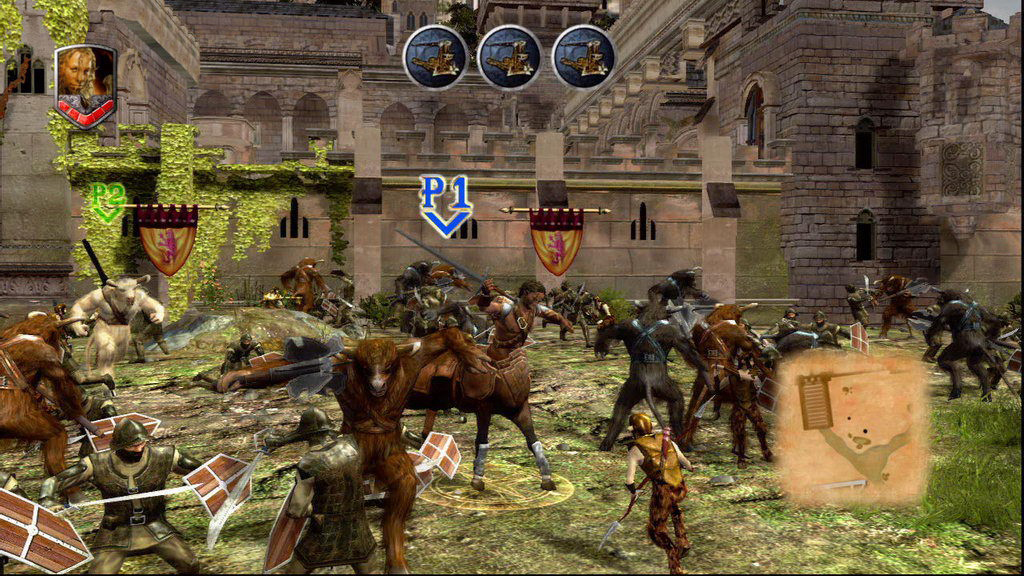Click the character portrait shield icon

(x=85, y=84)
